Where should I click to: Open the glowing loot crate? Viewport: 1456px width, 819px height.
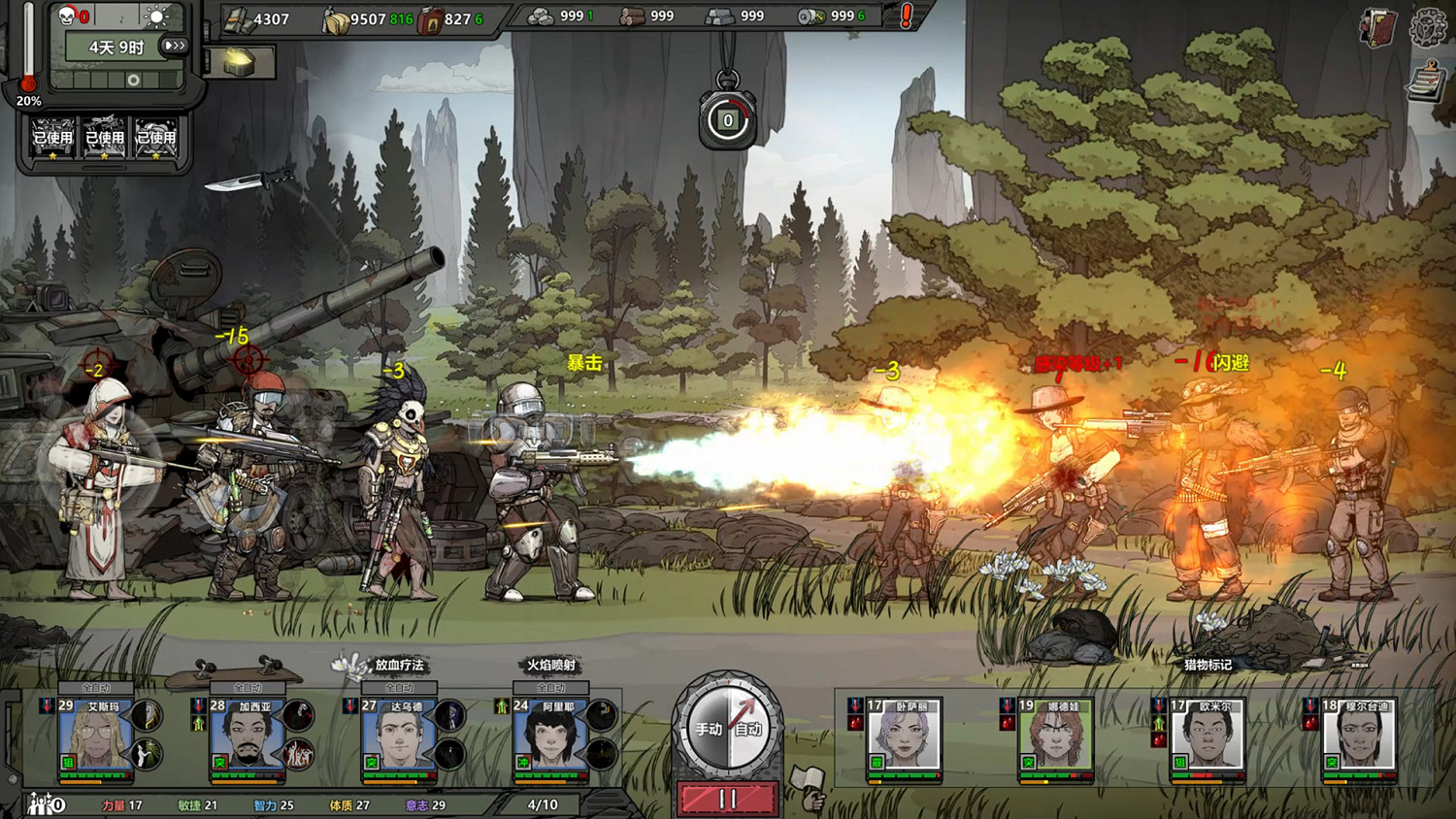[x=239, y=63]
